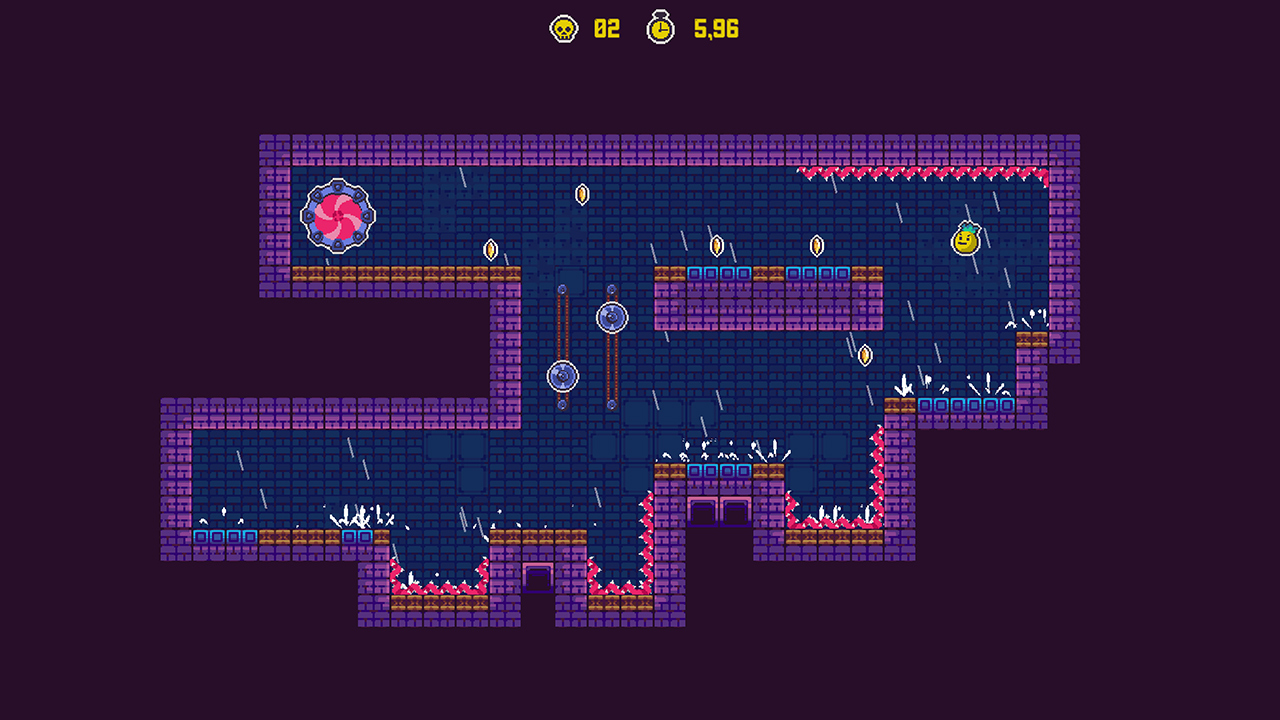Click the yellow timer reading 5,96

pos(717,29)
